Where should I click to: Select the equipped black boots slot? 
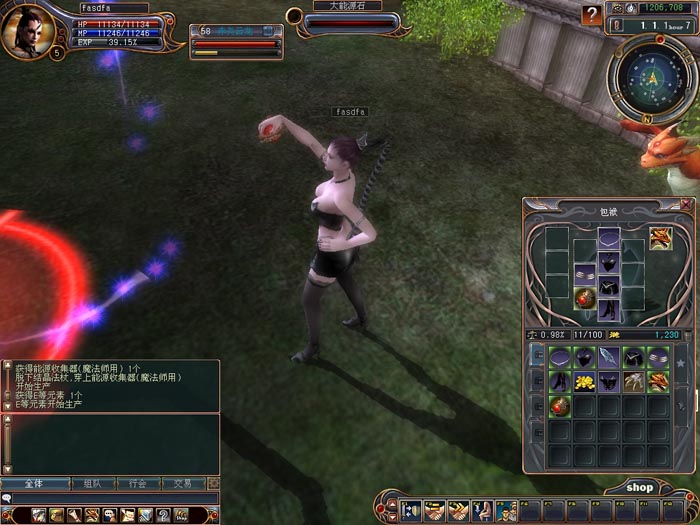pos(609,310)
